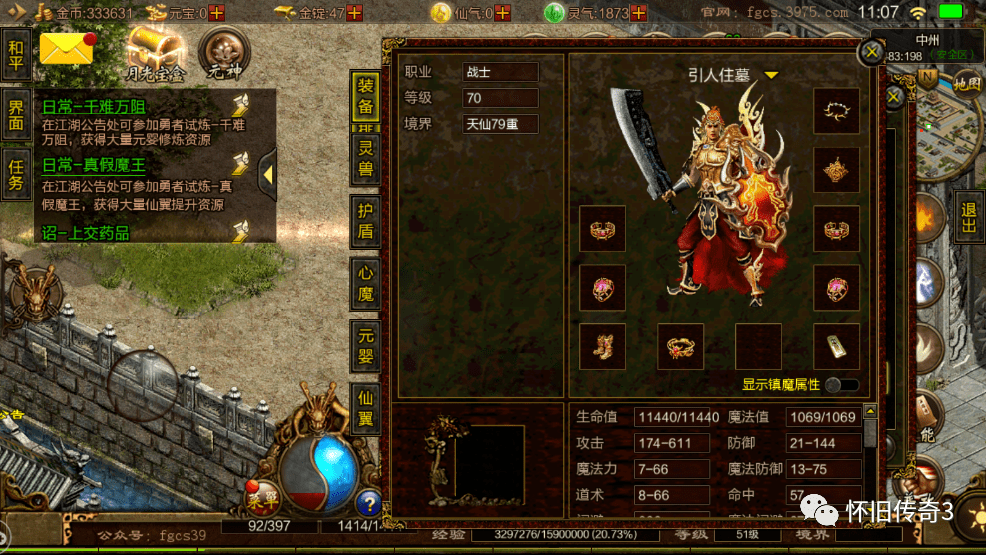Expand the dropdown arrow beside 引人佳墓
986x555 pixels.
(771, 75)
